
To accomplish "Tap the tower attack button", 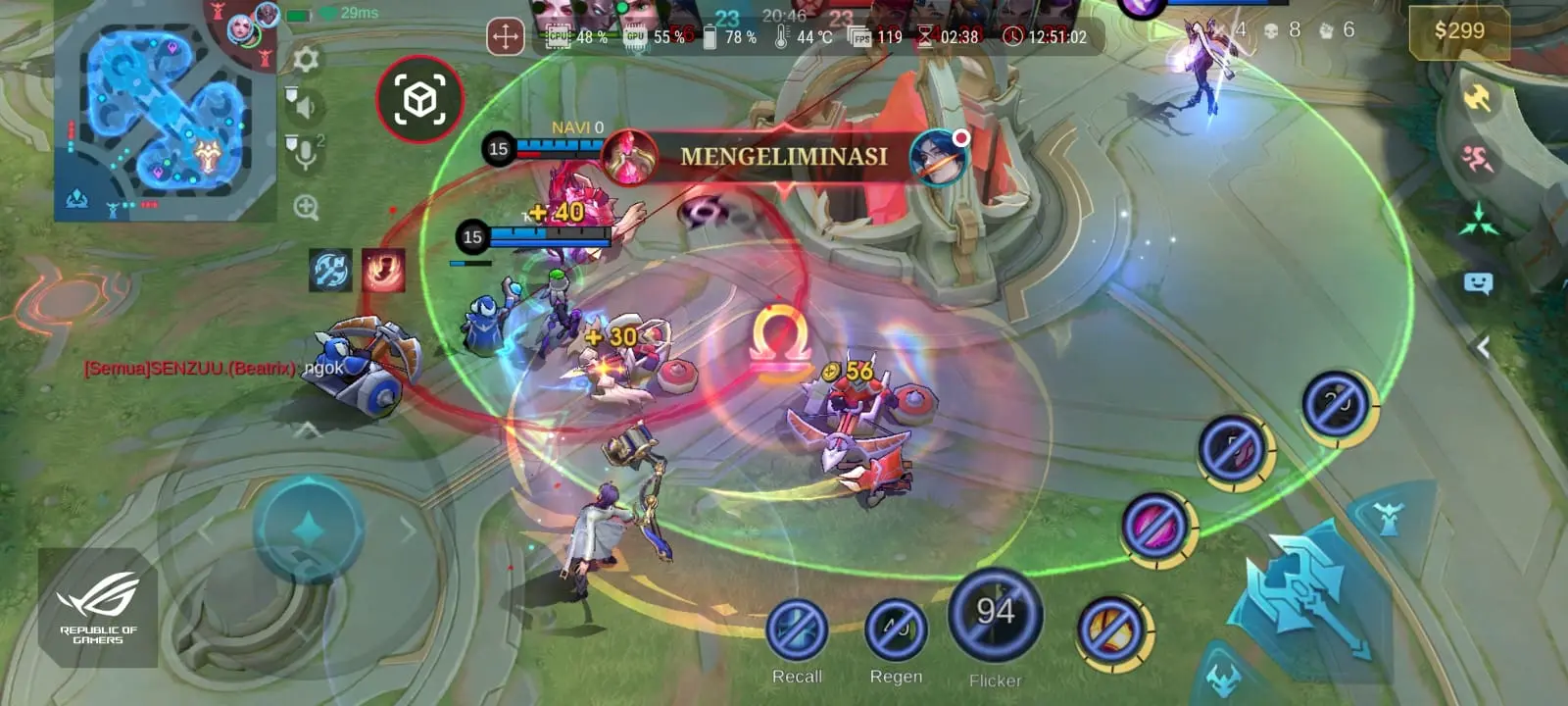I will [x=1388, y=517].
